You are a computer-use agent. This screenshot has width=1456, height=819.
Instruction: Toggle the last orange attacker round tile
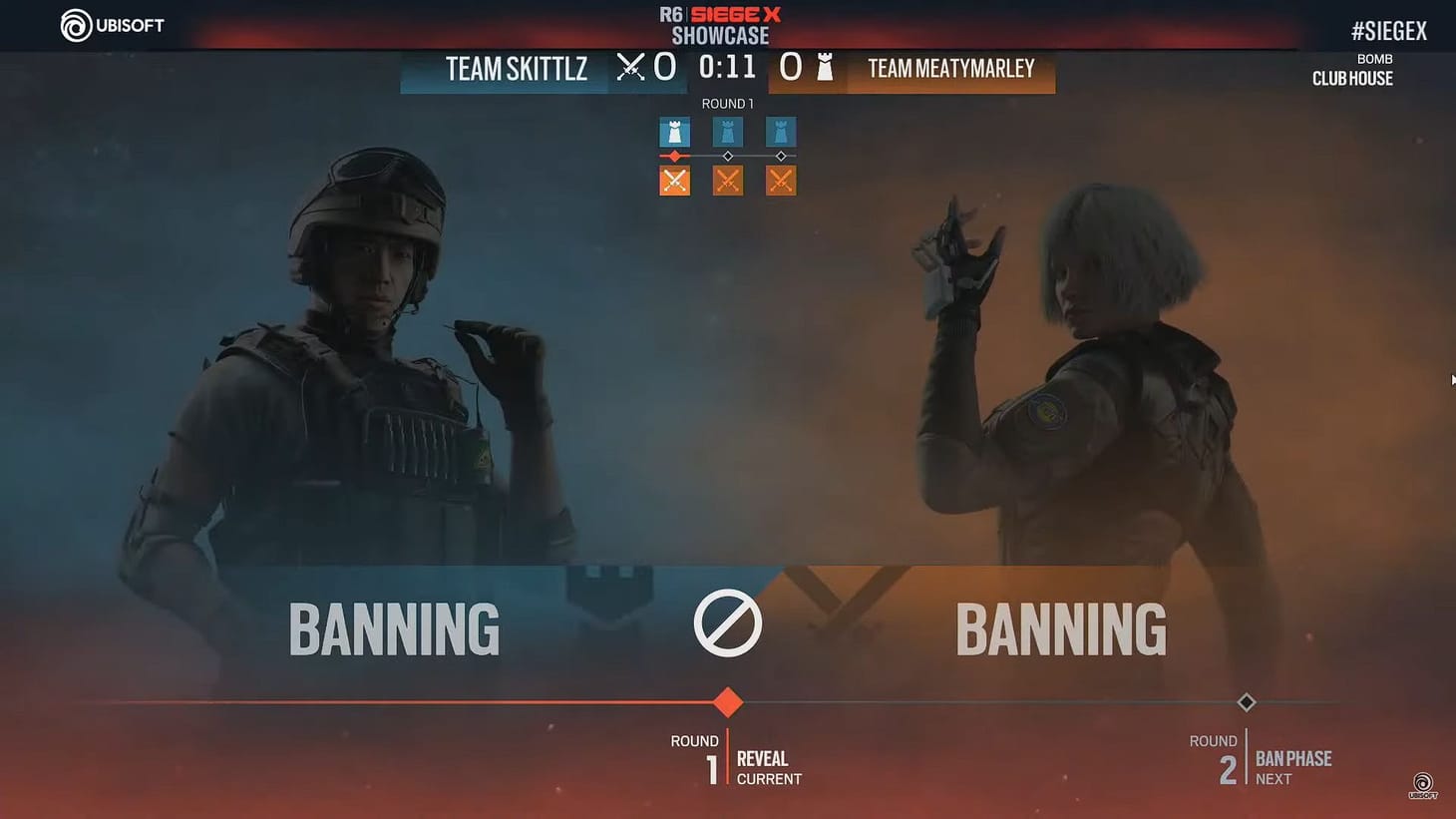tap(781, 181)
